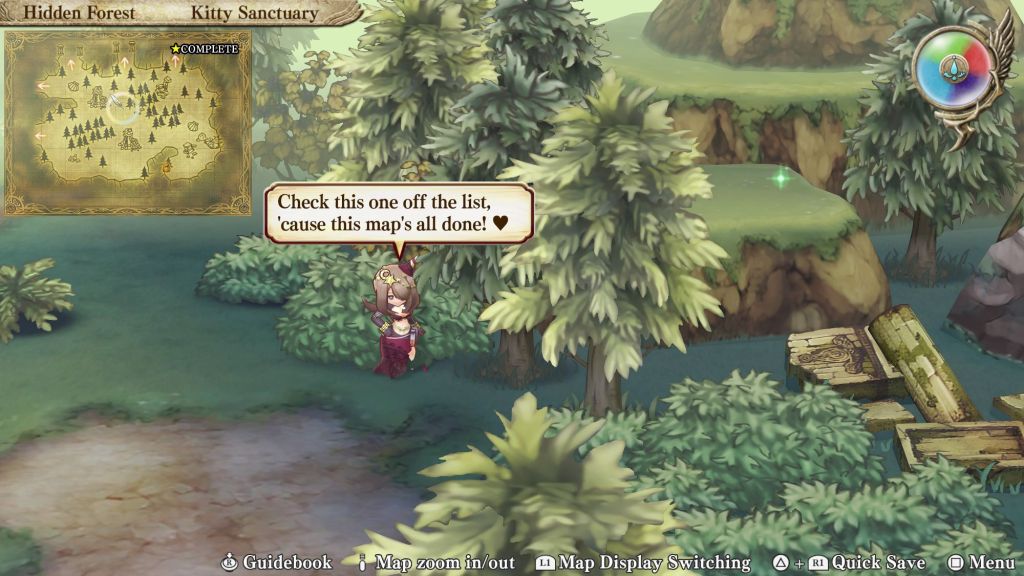Open the Kitty Sanctuary minimap
Screen dimensions: 1024x576
tap(127, 122)
